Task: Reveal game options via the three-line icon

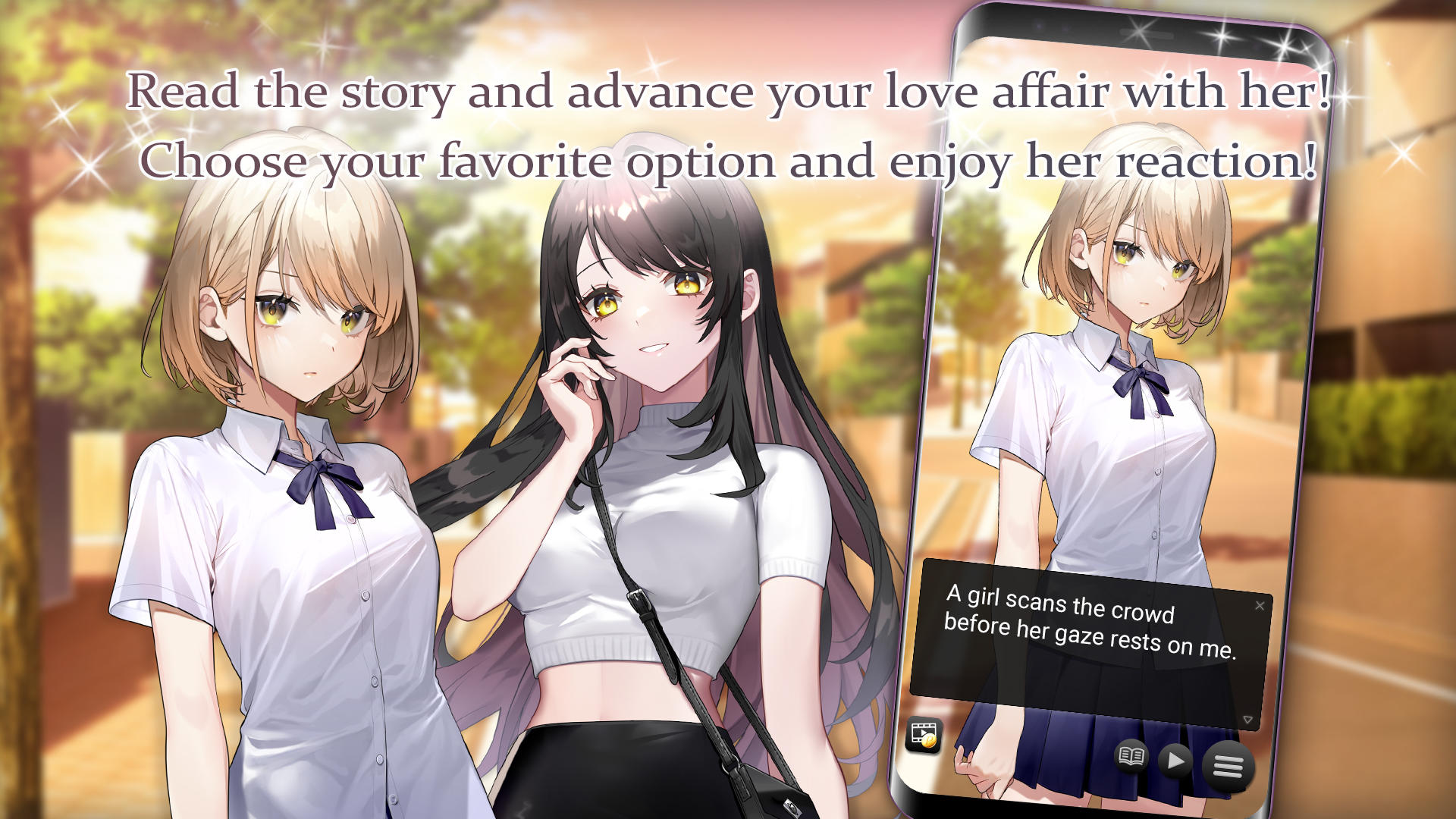Action: tap(1230, 766)
